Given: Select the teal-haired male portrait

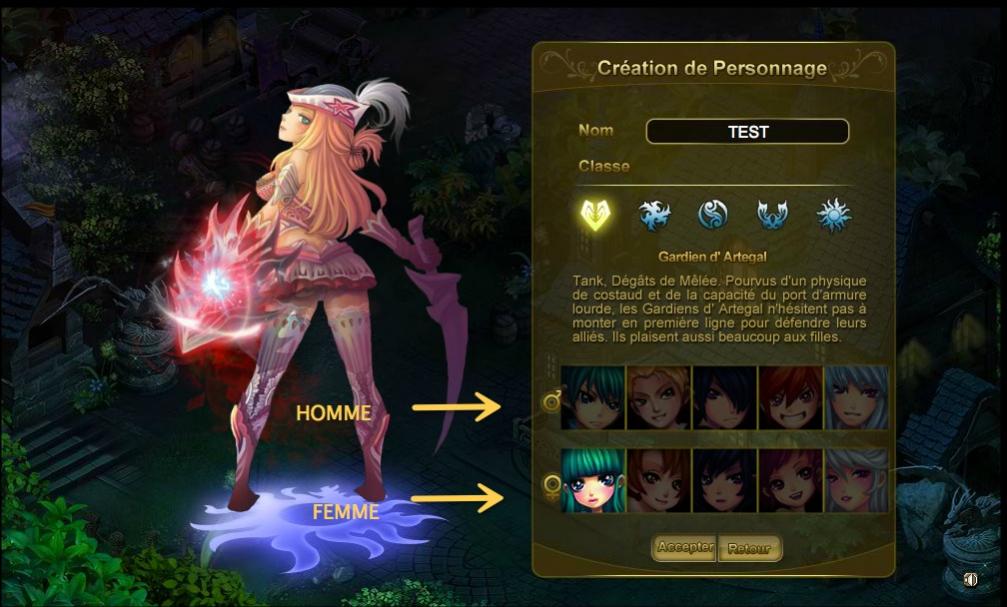Looking at the screenshot, I should point(593,397).
